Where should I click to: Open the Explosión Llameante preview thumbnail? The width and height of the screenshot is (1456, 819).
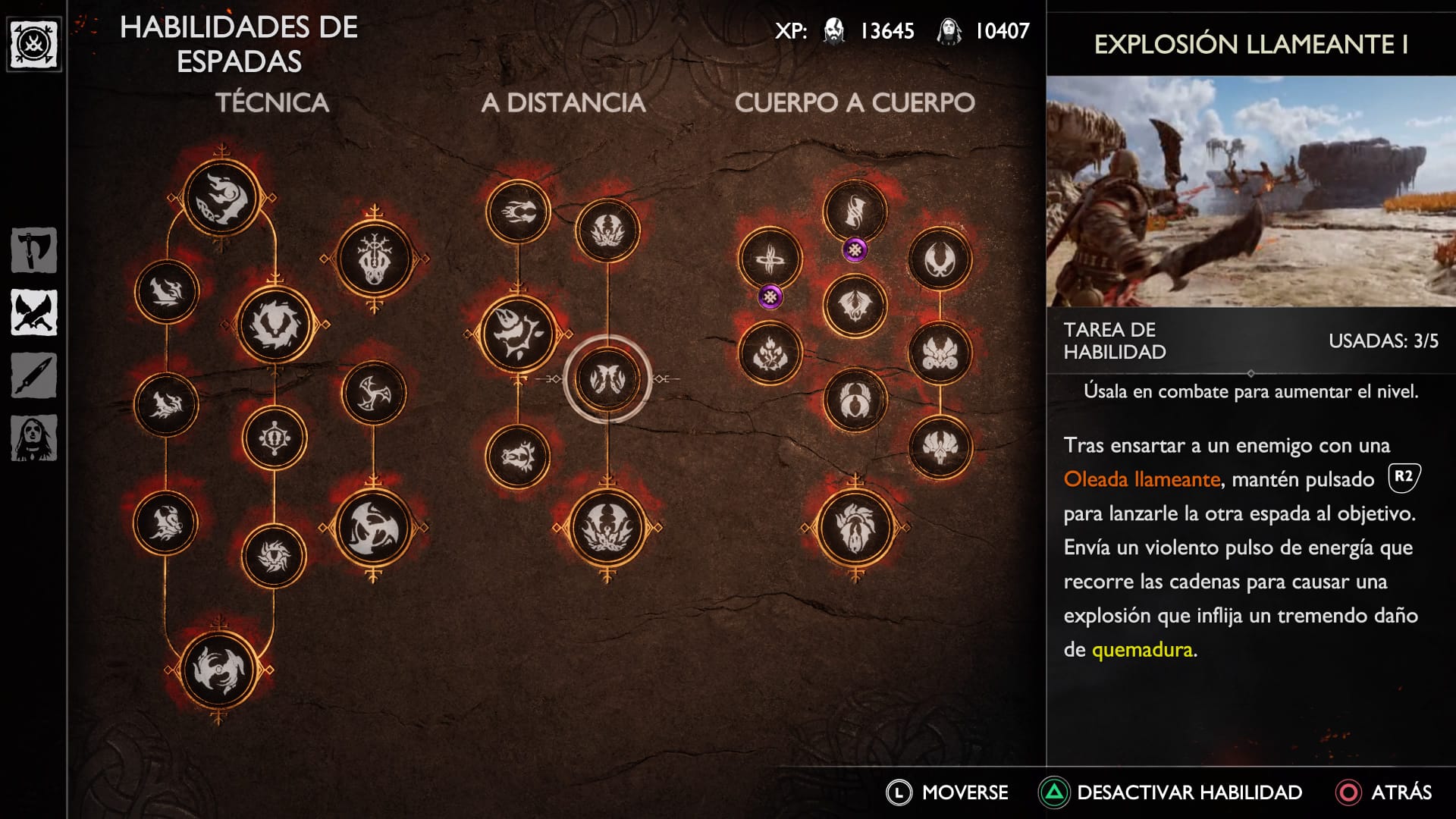1250,191
